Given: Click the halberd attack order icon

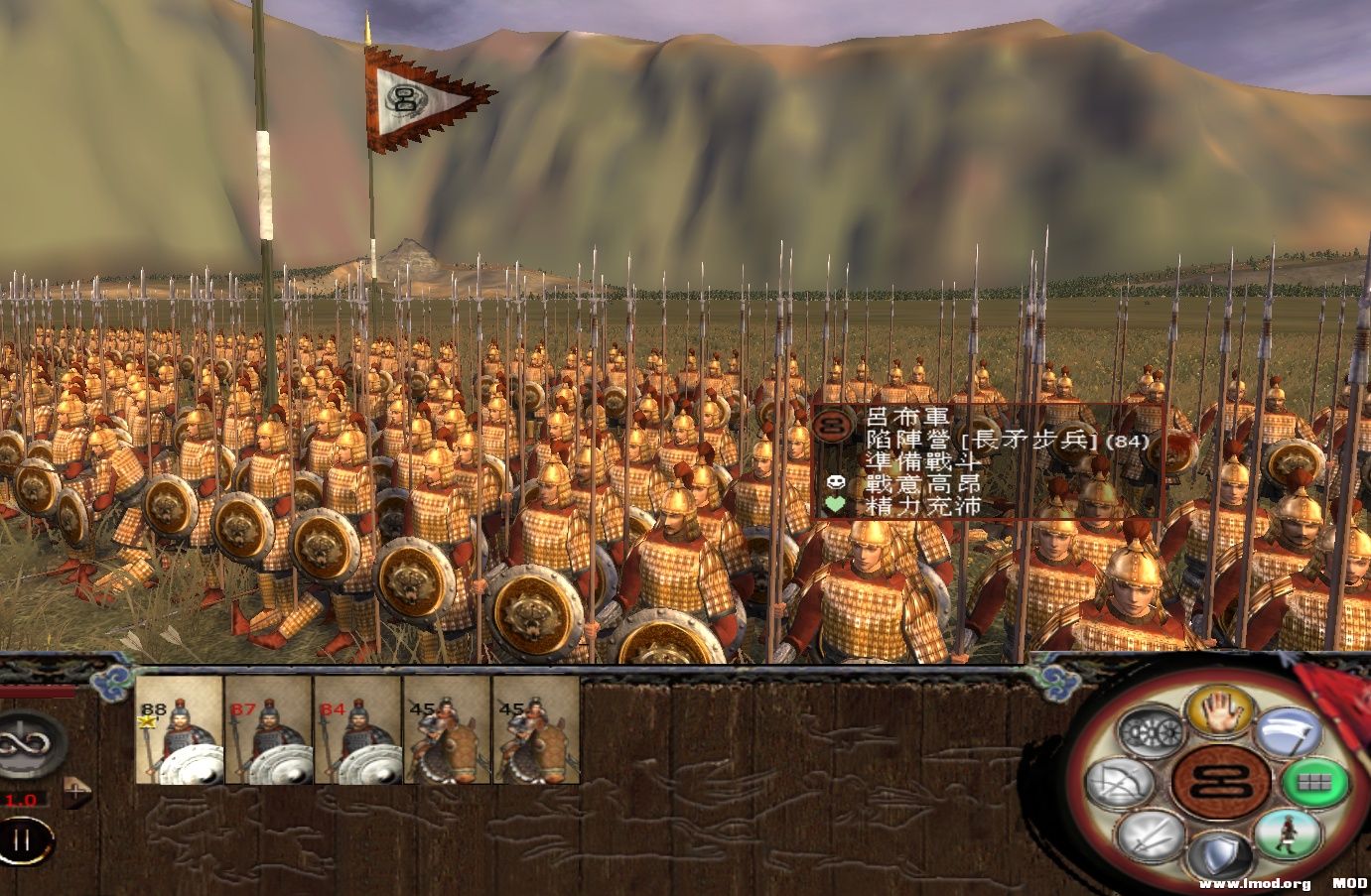Looking at the screenshot, I should click(1288, 731).
